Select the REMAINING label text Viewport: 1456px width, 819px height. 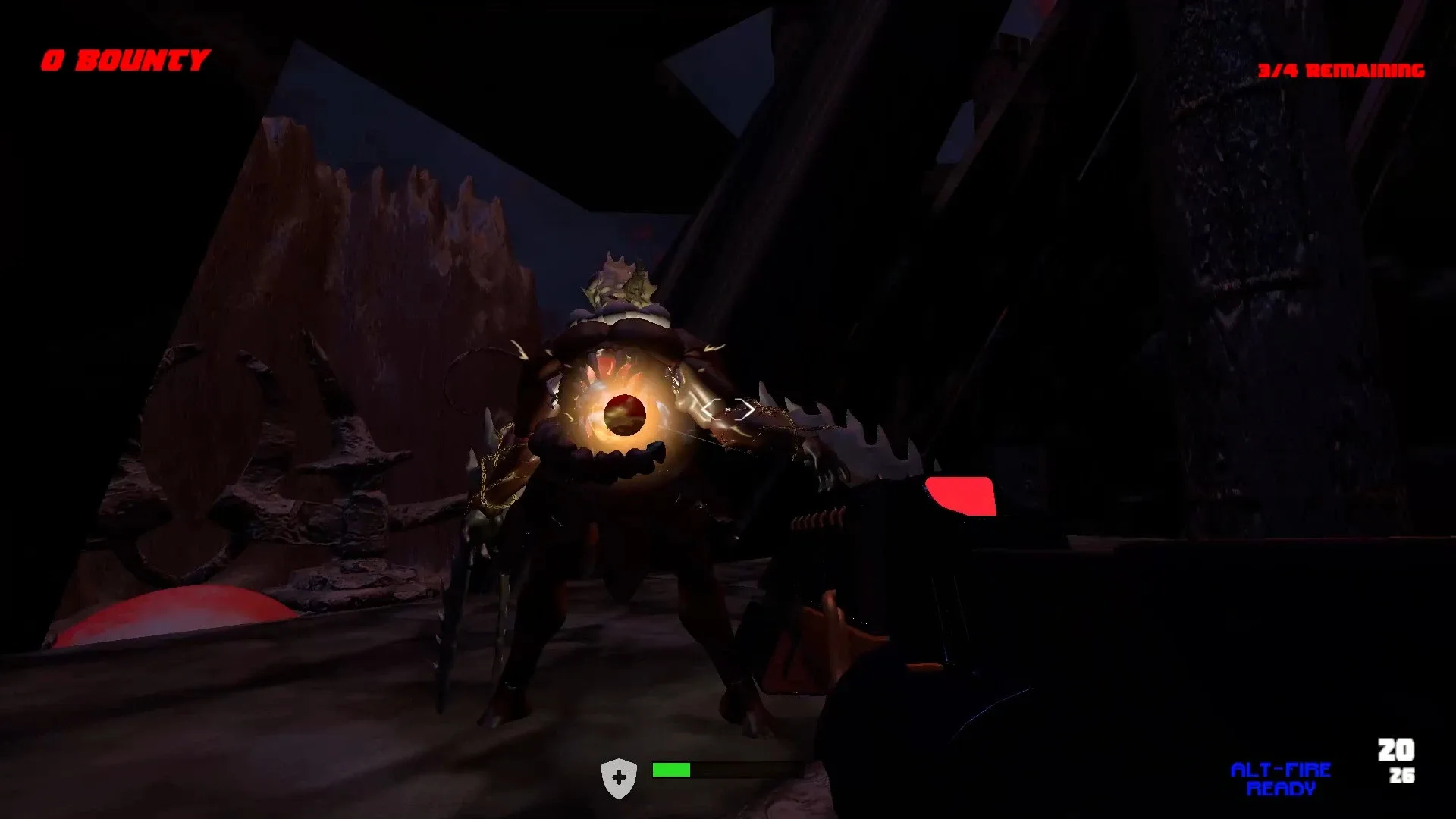click(x=1365, y=72)
